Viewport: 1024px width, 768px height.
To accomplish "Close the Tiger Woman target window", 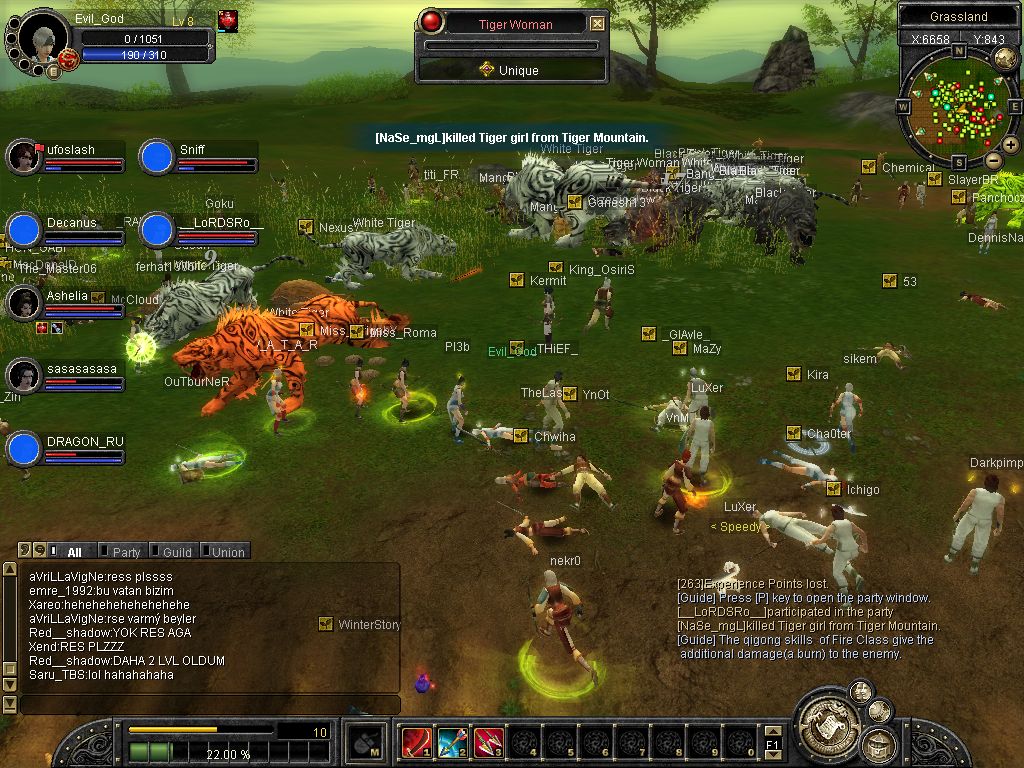I will (597, 23).
